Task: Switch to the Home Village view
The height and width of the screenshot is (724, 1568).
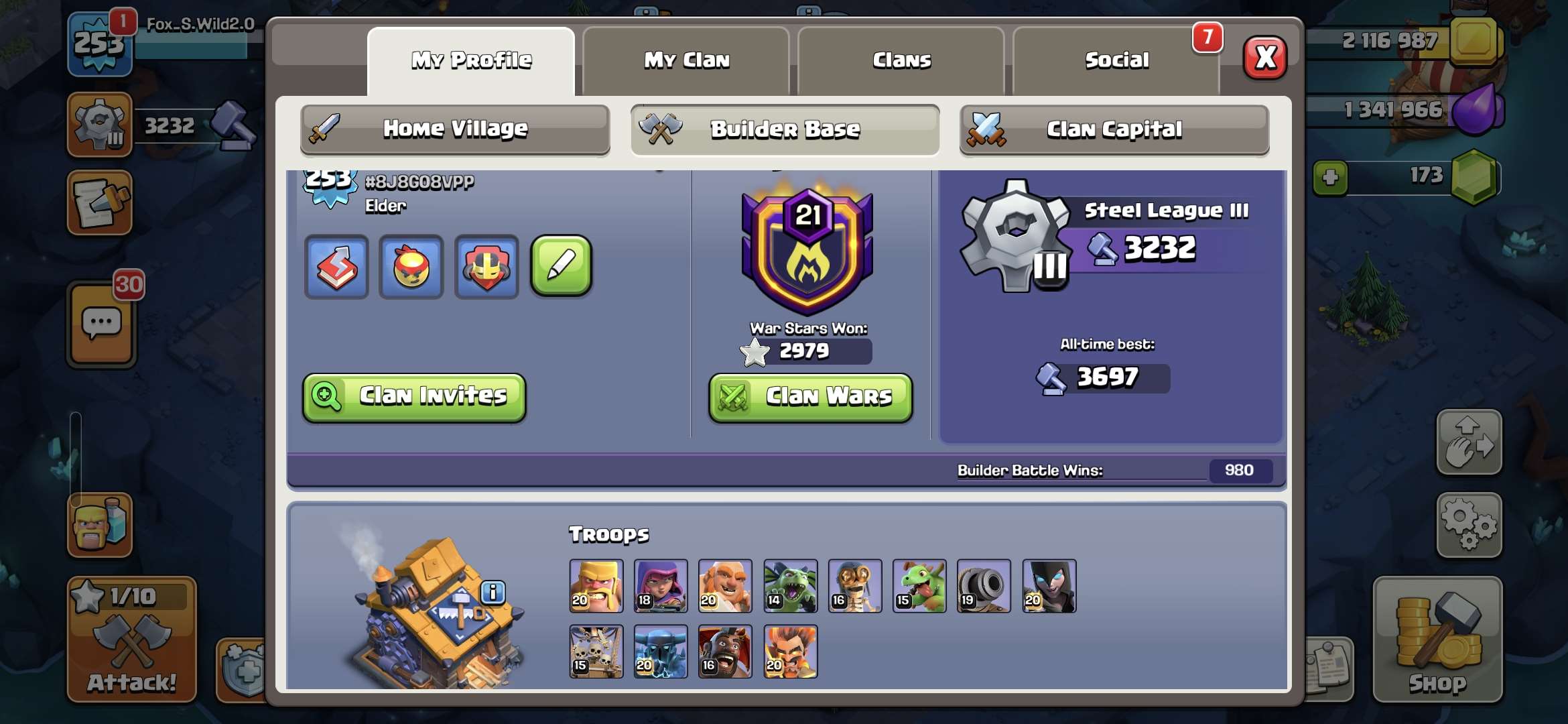Action: coord(454,129)
